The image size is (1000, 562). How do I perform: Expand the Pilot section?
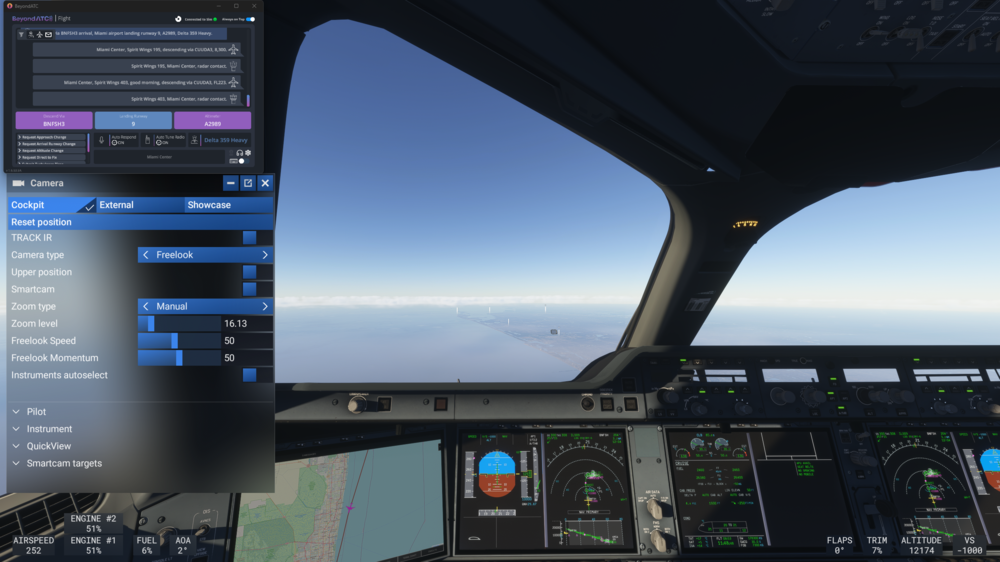(36, 412)
